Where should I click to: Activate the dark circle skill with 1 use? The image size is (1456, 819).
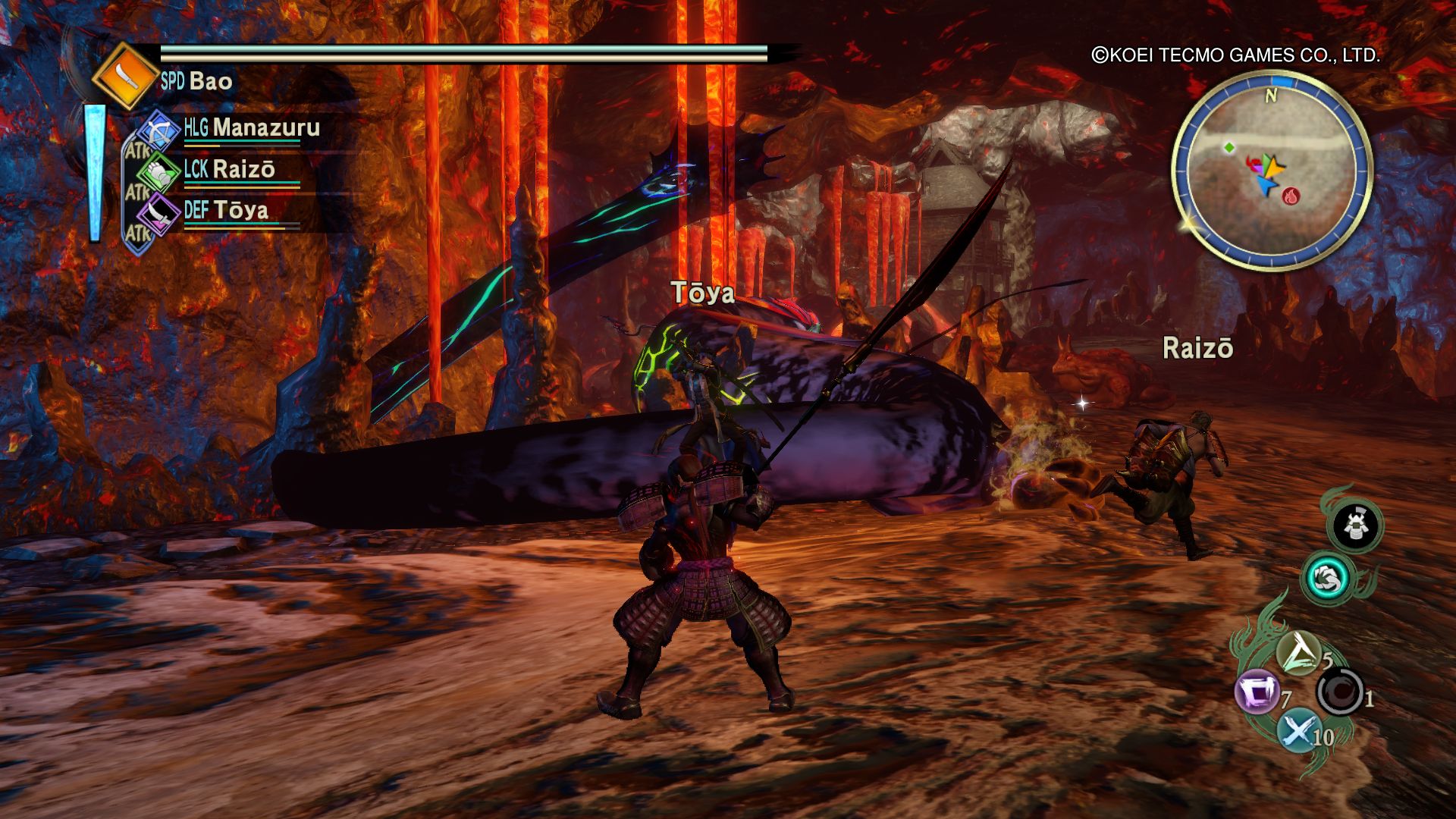[x=1340, y=692]
